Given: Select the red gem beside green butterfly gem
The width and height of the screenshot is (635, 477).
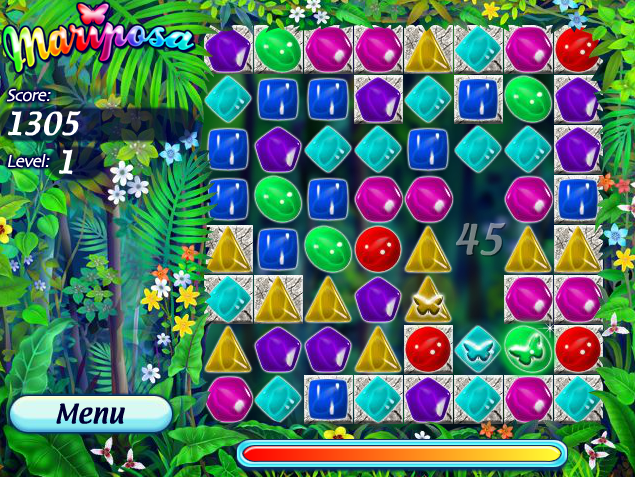Looking at the screenshot, I should tap(577, 348).
